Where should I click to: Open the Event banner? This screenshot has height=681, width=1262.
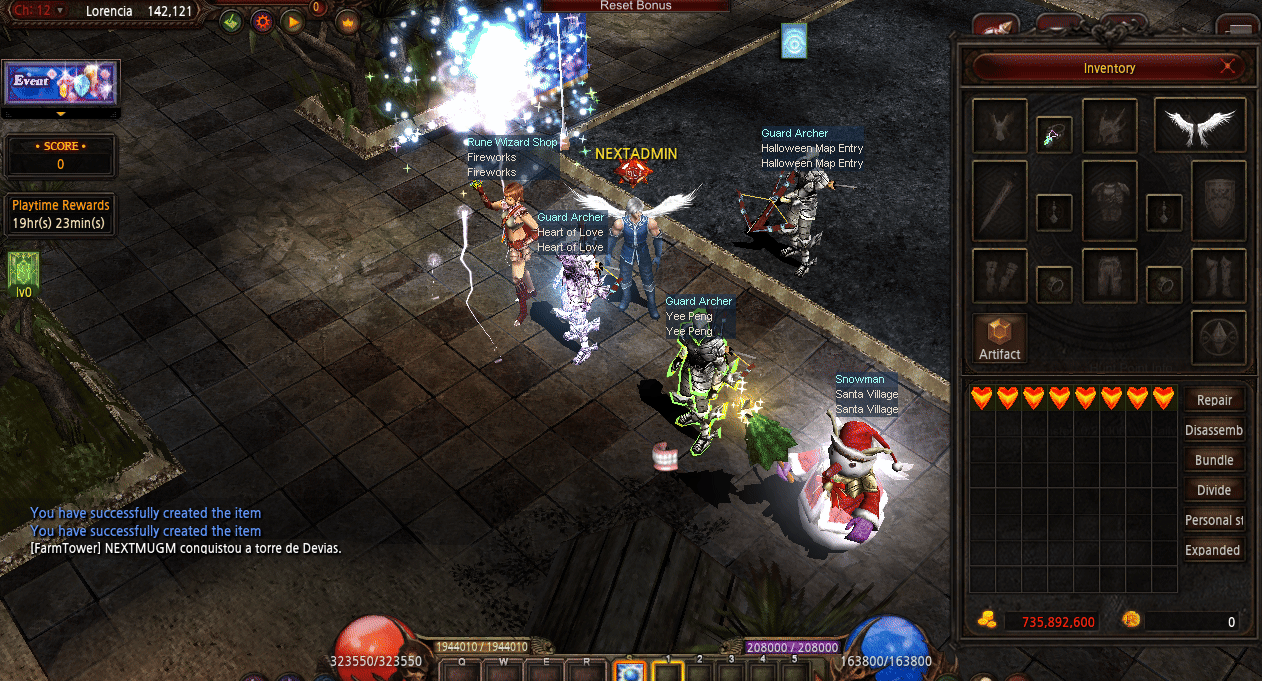pyautogui.click(x=62, y=82)
